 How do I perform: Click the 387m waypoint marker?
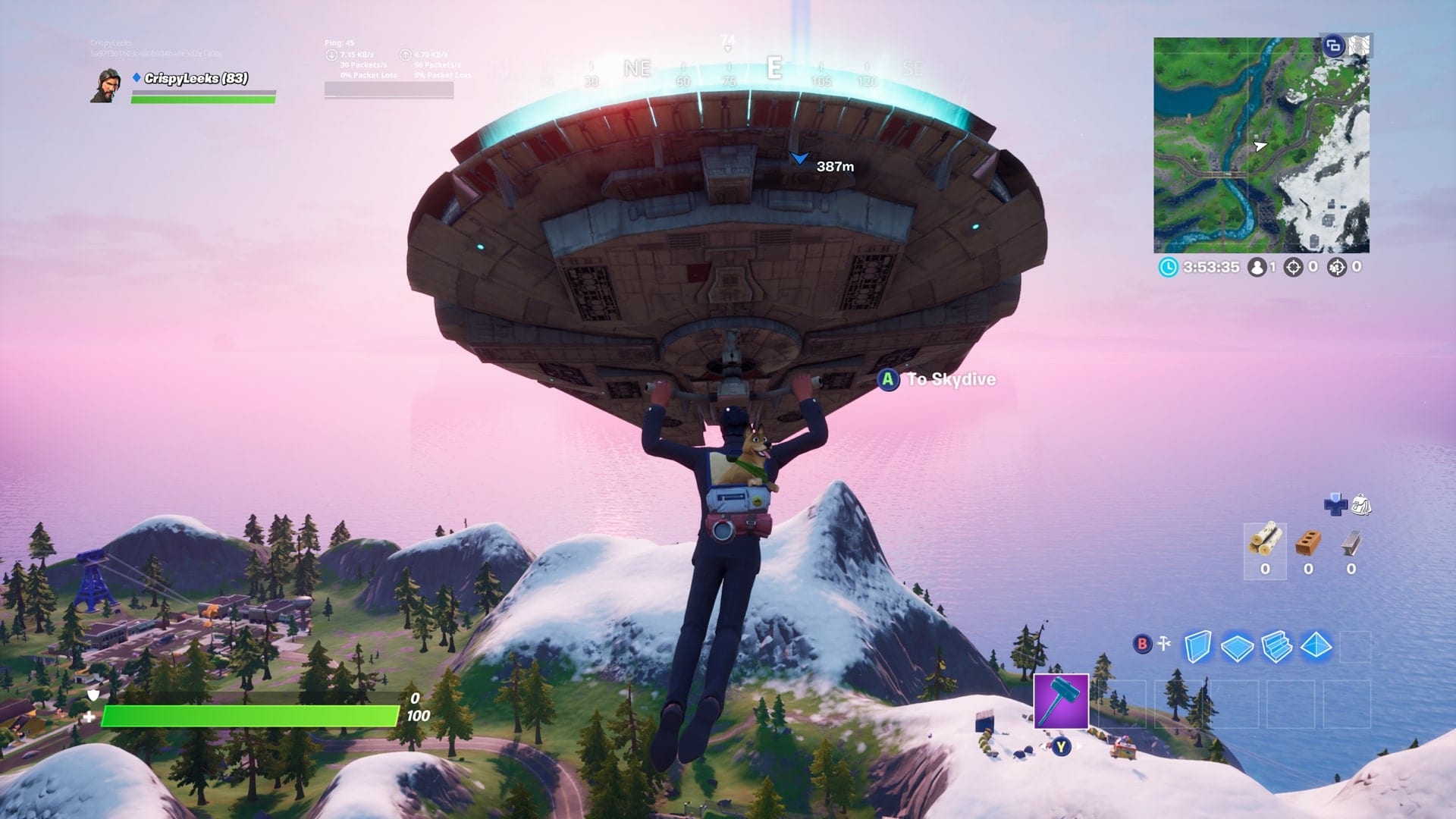pos(802,159)
